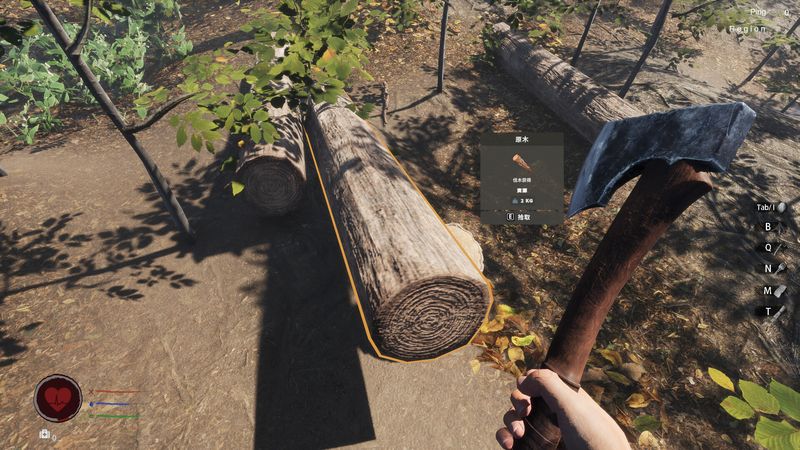Select the thin stick tool beside Q
Screen dimensions: 800x450
coord(781,248)
